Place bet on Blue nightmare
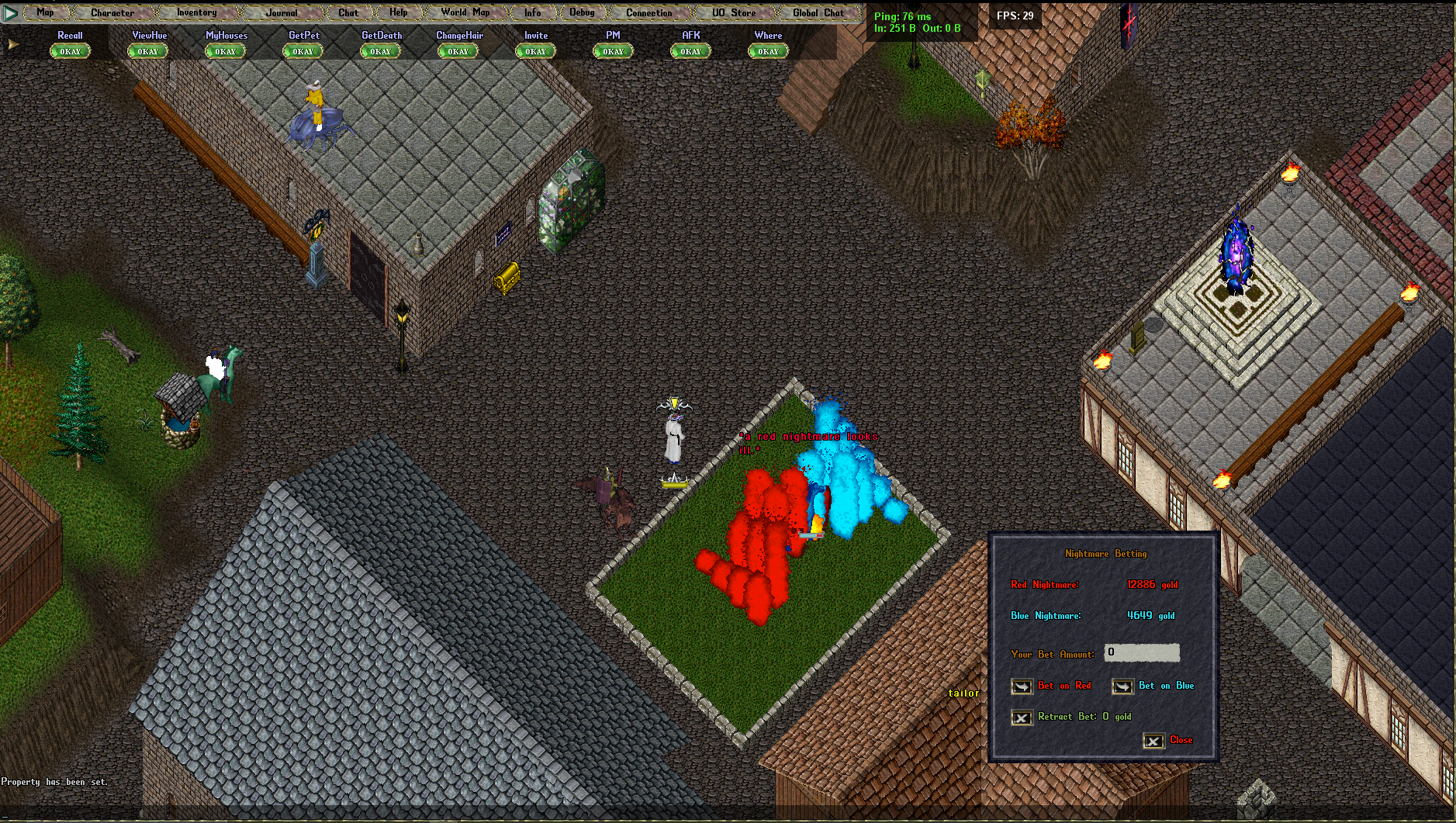The image size is (1456, 823). 1122,686
